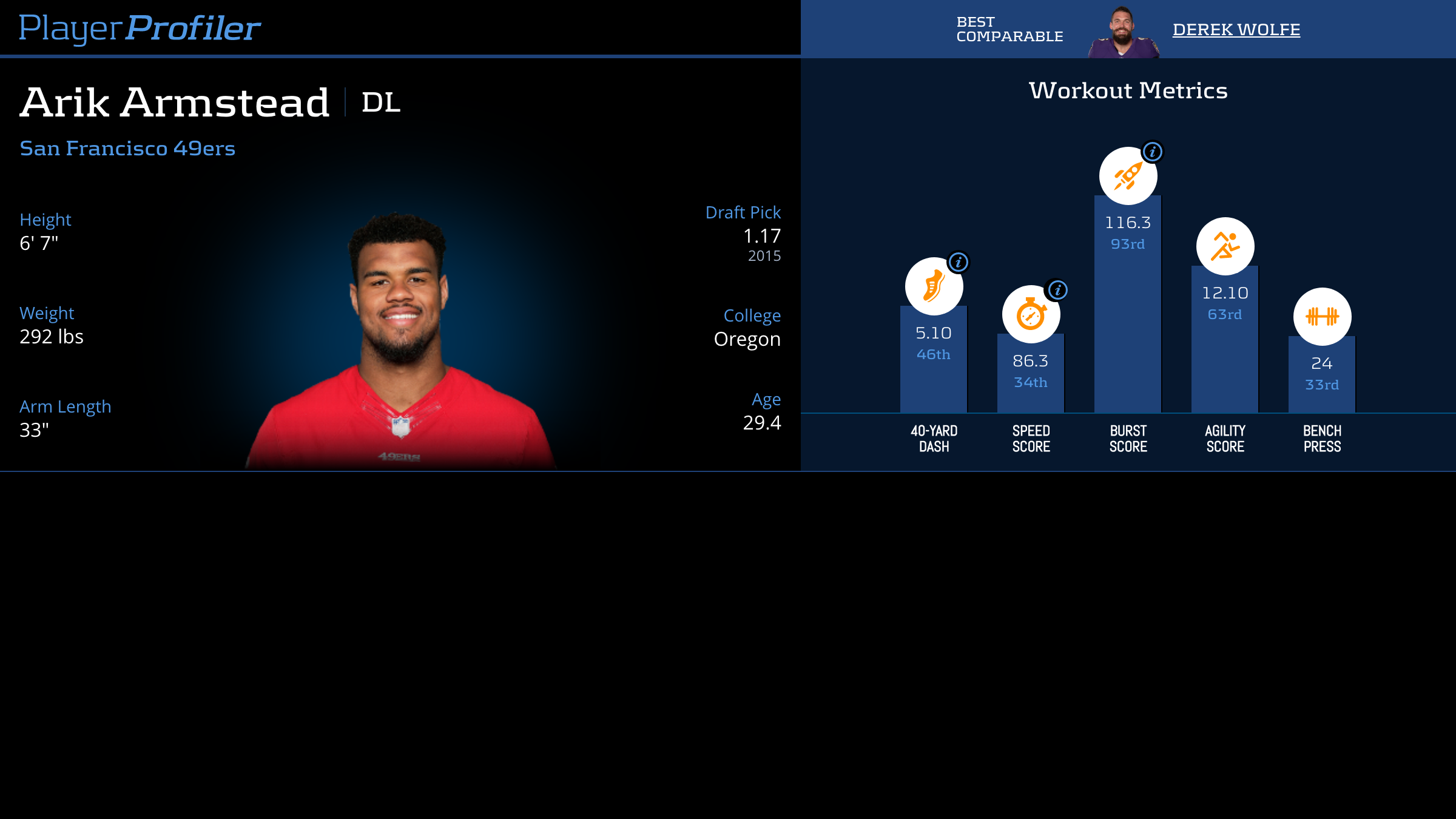This screenshot has width=1456, height=819.
Task: Click the PlayerProfiler logo
Action: [x=140, y=29]
